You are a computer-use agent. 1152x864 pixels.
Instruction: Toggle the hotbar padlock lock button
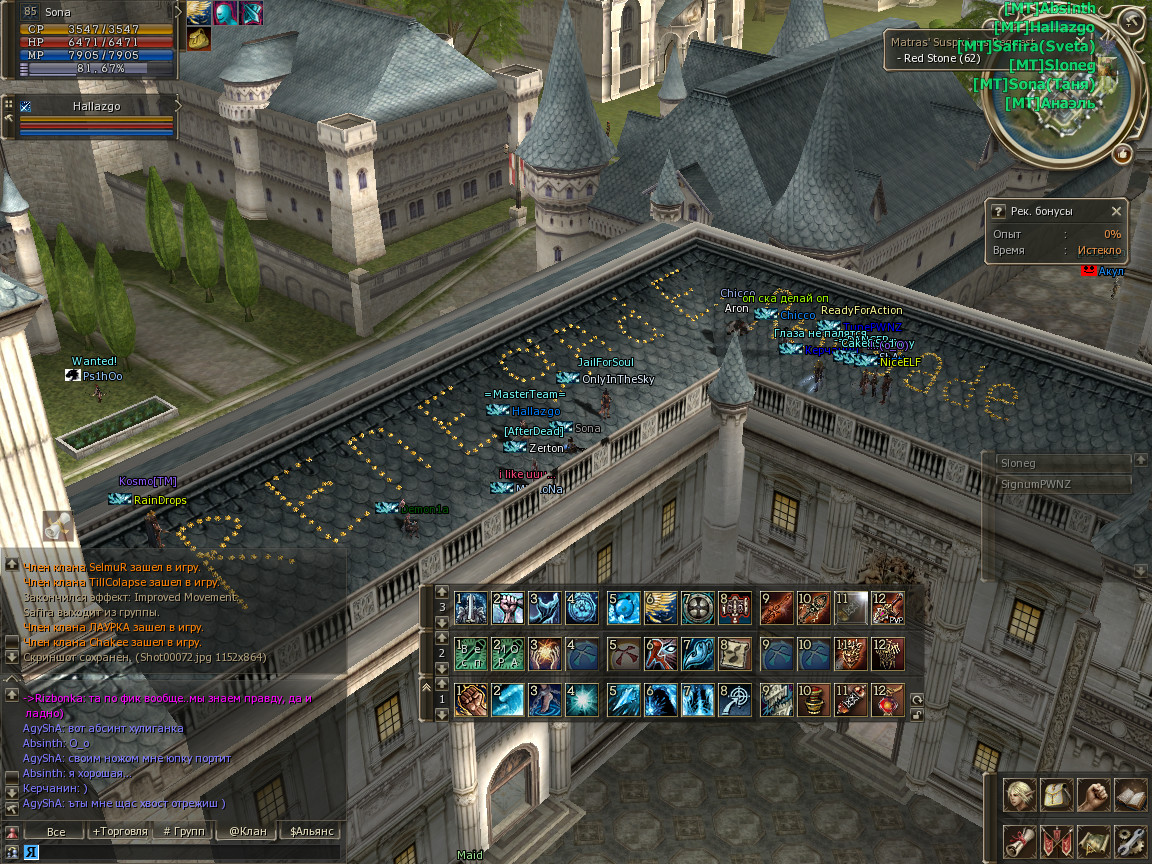point(916,714)
